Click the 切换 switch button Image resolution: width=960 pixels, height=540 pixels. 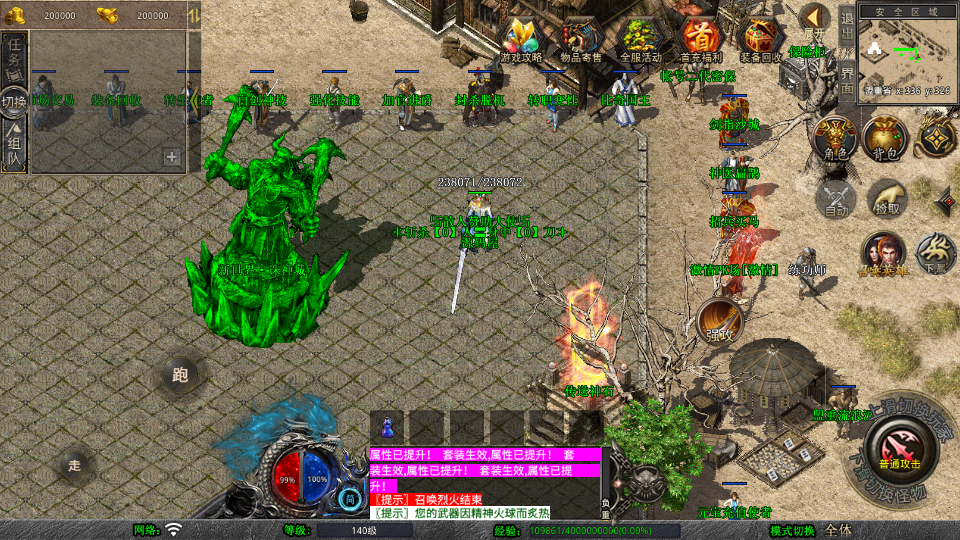pos(14,101)
